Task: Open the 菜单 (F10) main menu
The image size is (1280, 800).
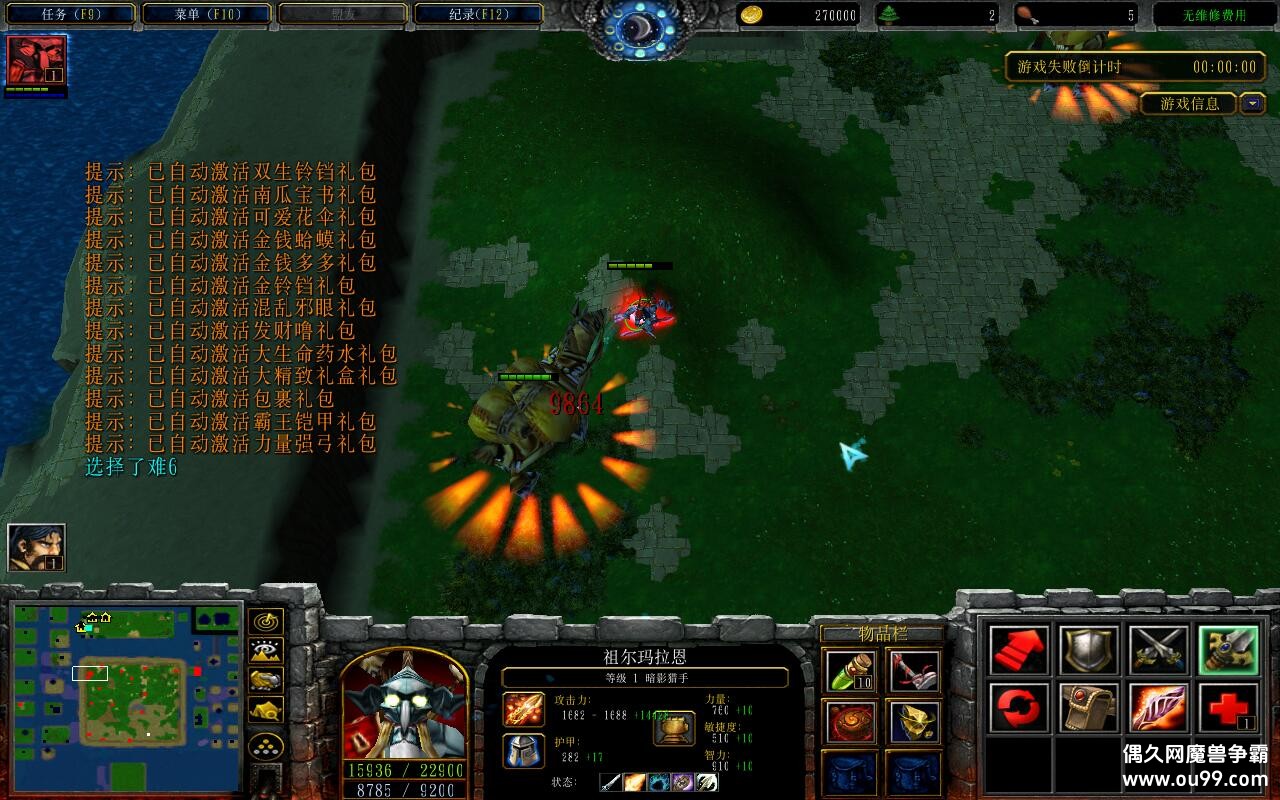Action: 206,14
